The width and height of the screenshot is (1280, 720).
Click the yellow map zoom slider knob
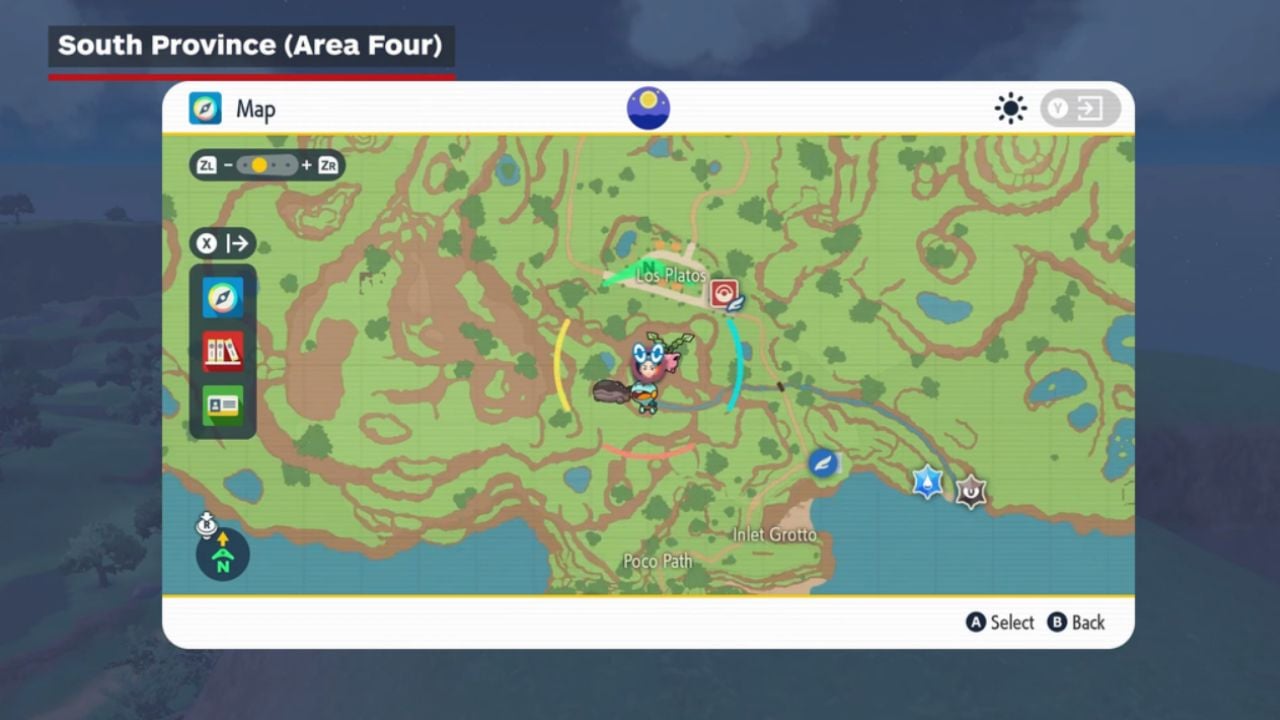(x=259, y=165)
